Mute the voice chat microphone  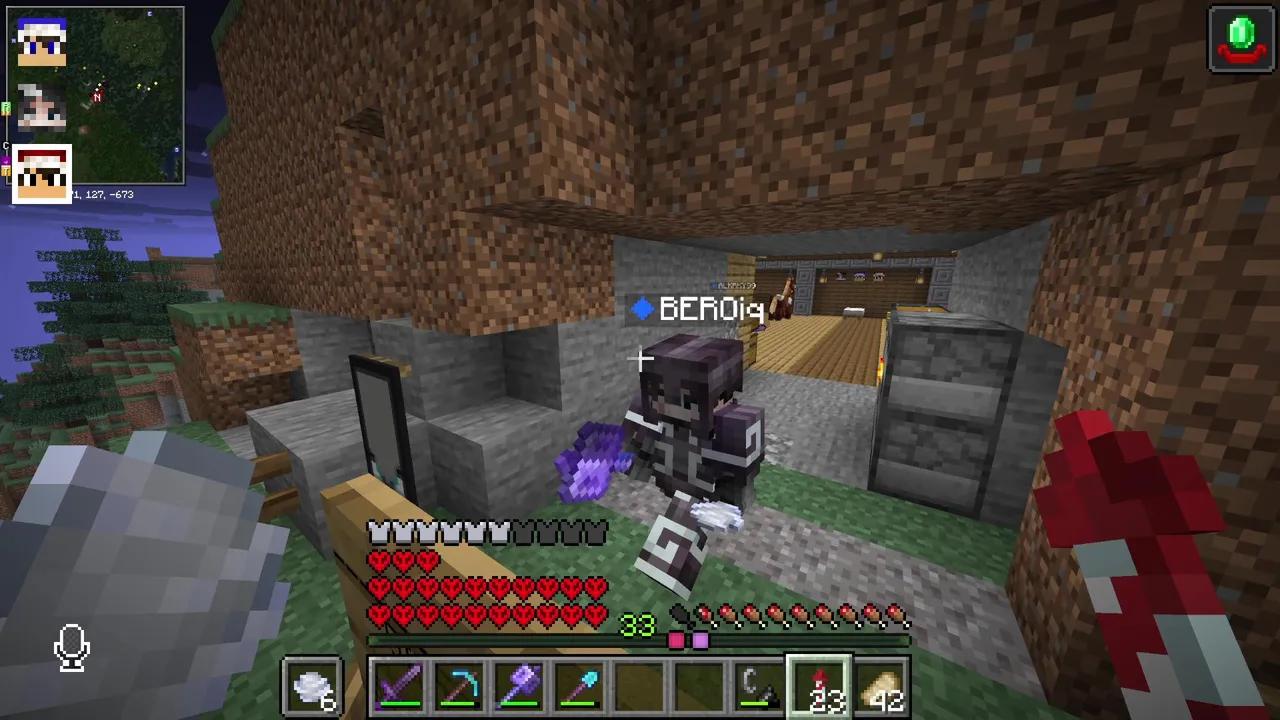point(71,648)
